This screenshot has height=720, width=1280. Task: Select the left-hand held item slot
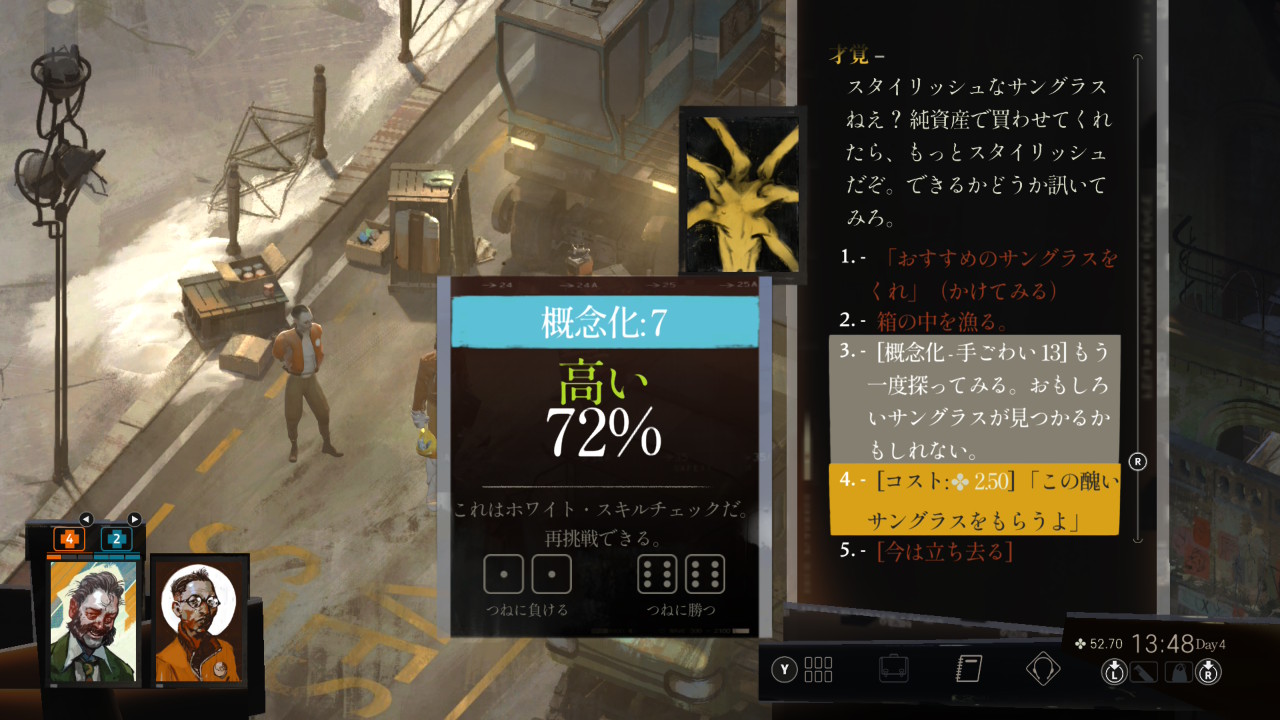click(1141, 672)
